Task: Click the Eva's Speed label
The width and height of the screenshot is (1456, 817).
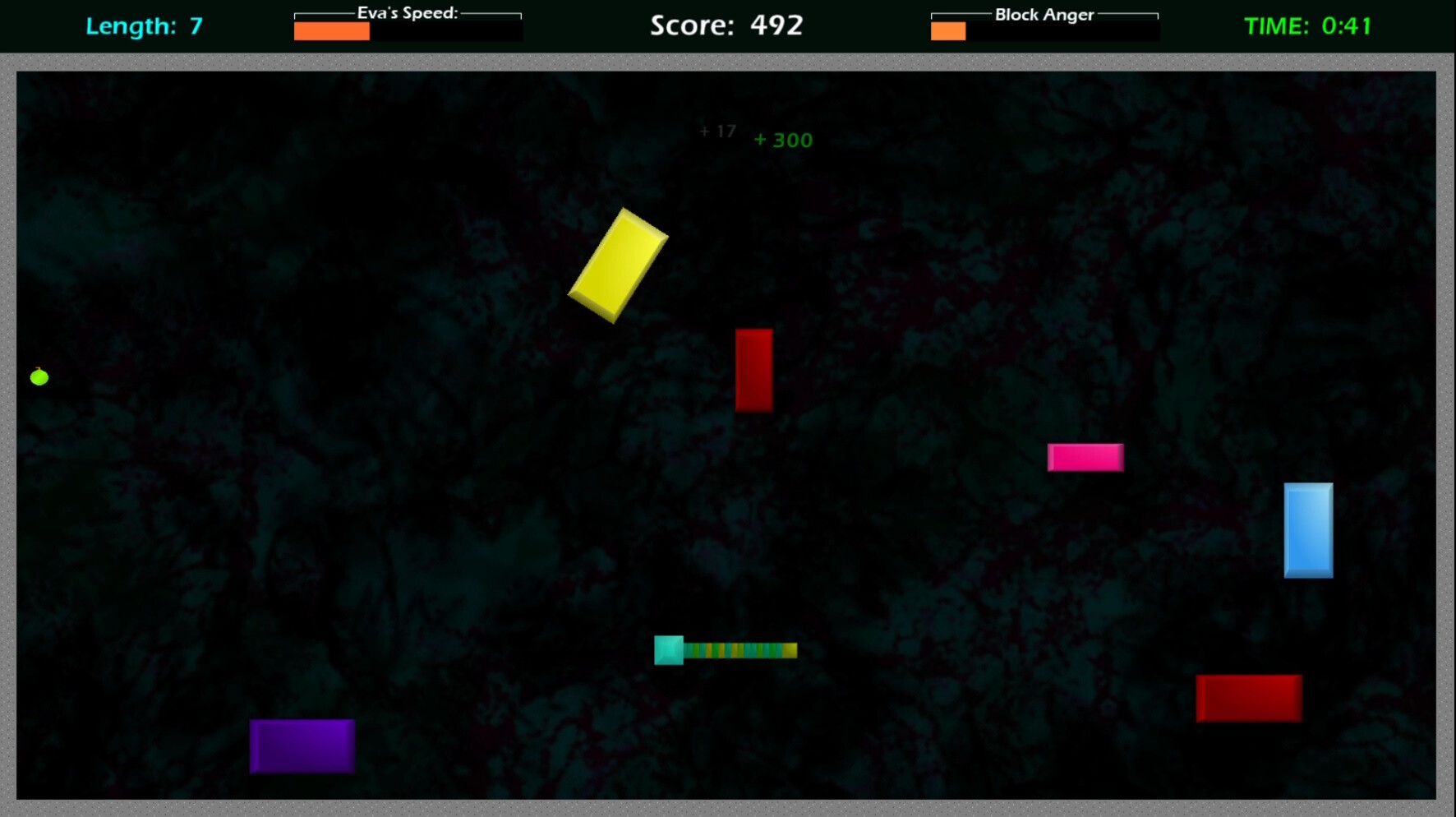Action: pos(407,12)
